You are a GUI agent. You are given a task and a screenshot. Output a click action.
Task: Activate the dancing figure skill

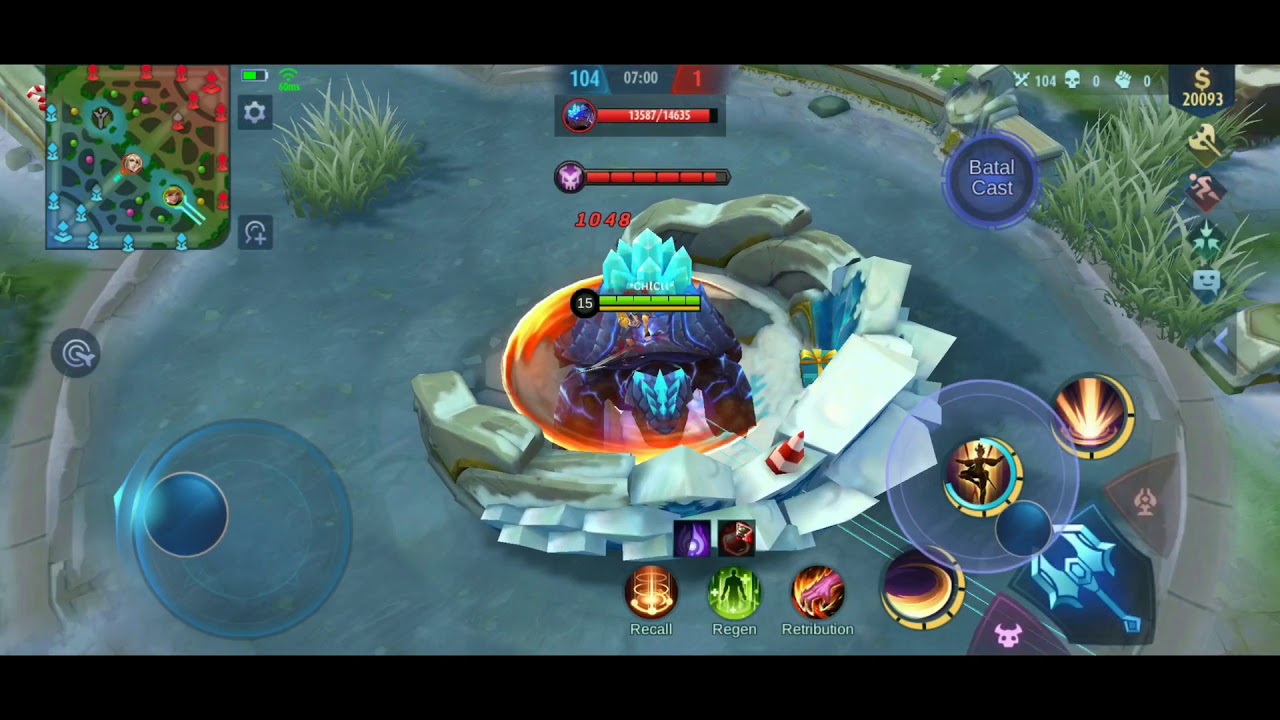pyautogui.click(x=982, y=476)
